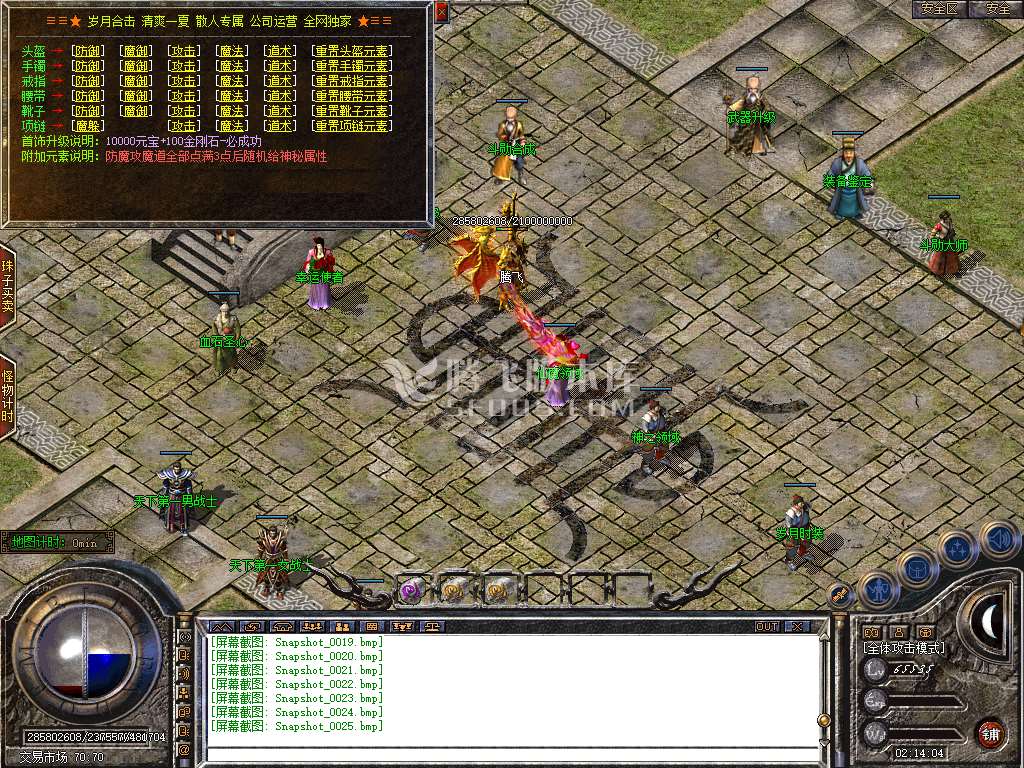Screen dimensions: 1024x768
Task: Close the chat panel with X button
Action: pos(797,626)
